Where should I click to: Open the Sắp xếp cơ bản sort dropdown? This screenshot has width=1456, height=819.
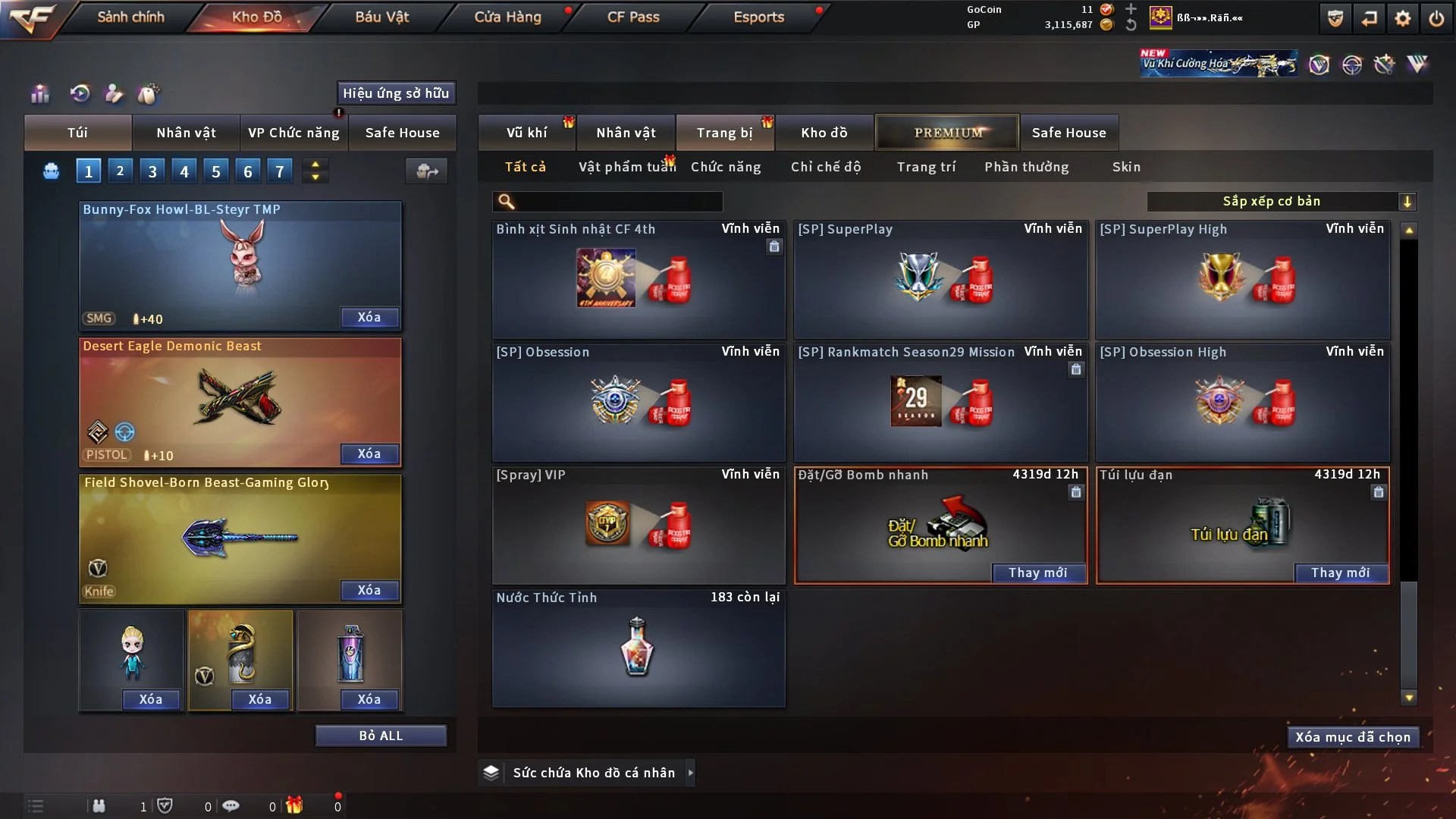[x=1281, y=202]
